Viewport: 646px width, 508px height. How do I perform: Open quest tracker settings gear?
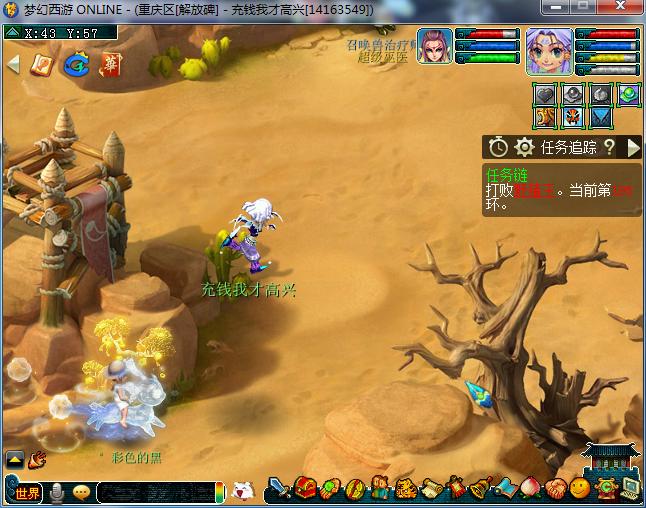coord(524,148)
